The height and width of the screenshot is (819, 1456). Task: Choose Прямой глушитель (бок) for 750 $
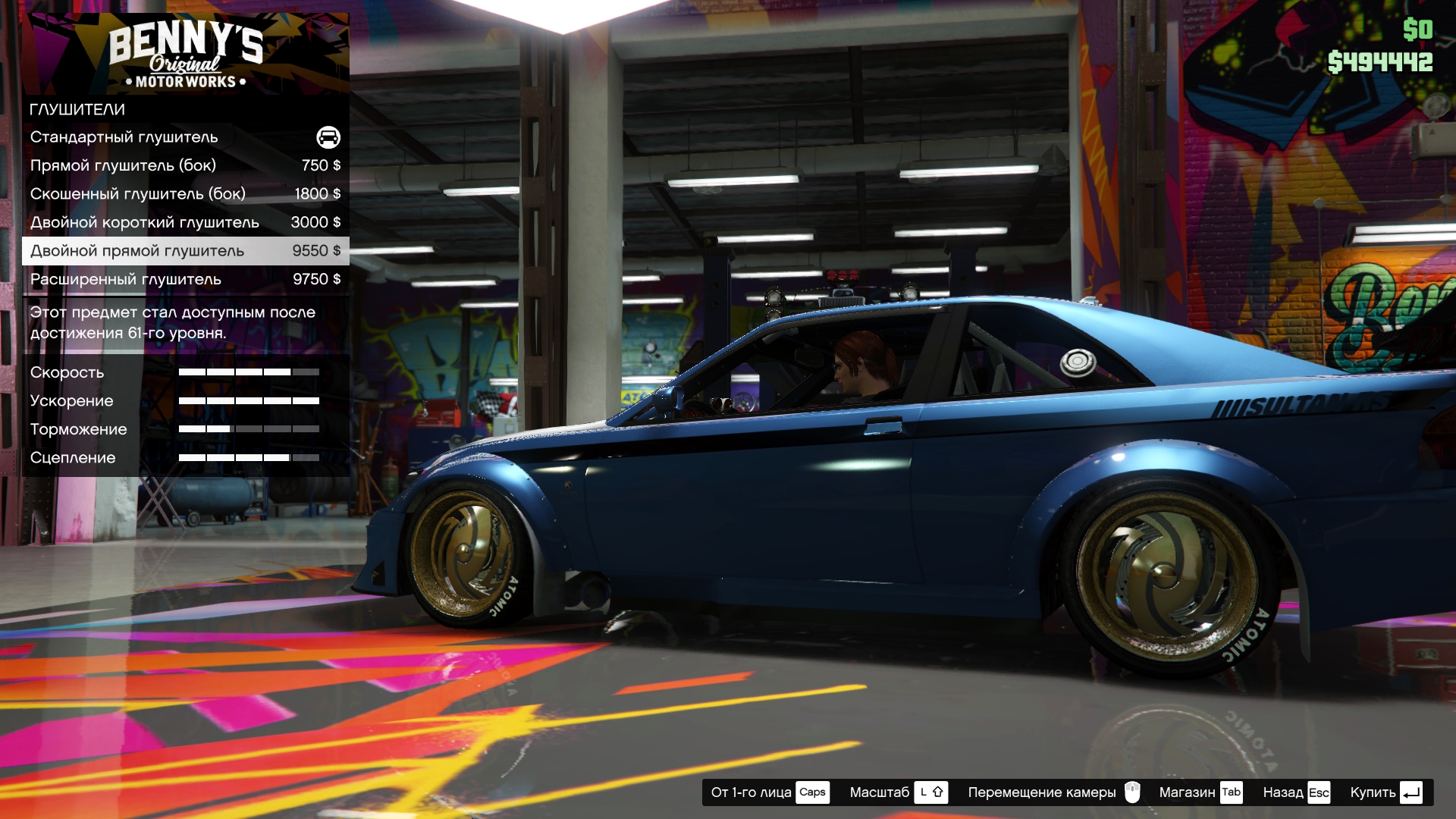185,165
